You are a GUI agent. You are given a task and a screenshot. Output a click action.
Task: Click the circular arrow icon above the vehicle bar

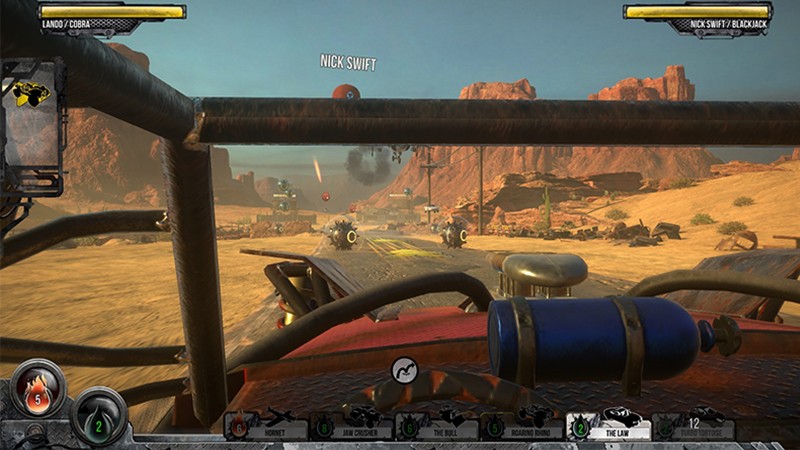(x=405, y=370)
